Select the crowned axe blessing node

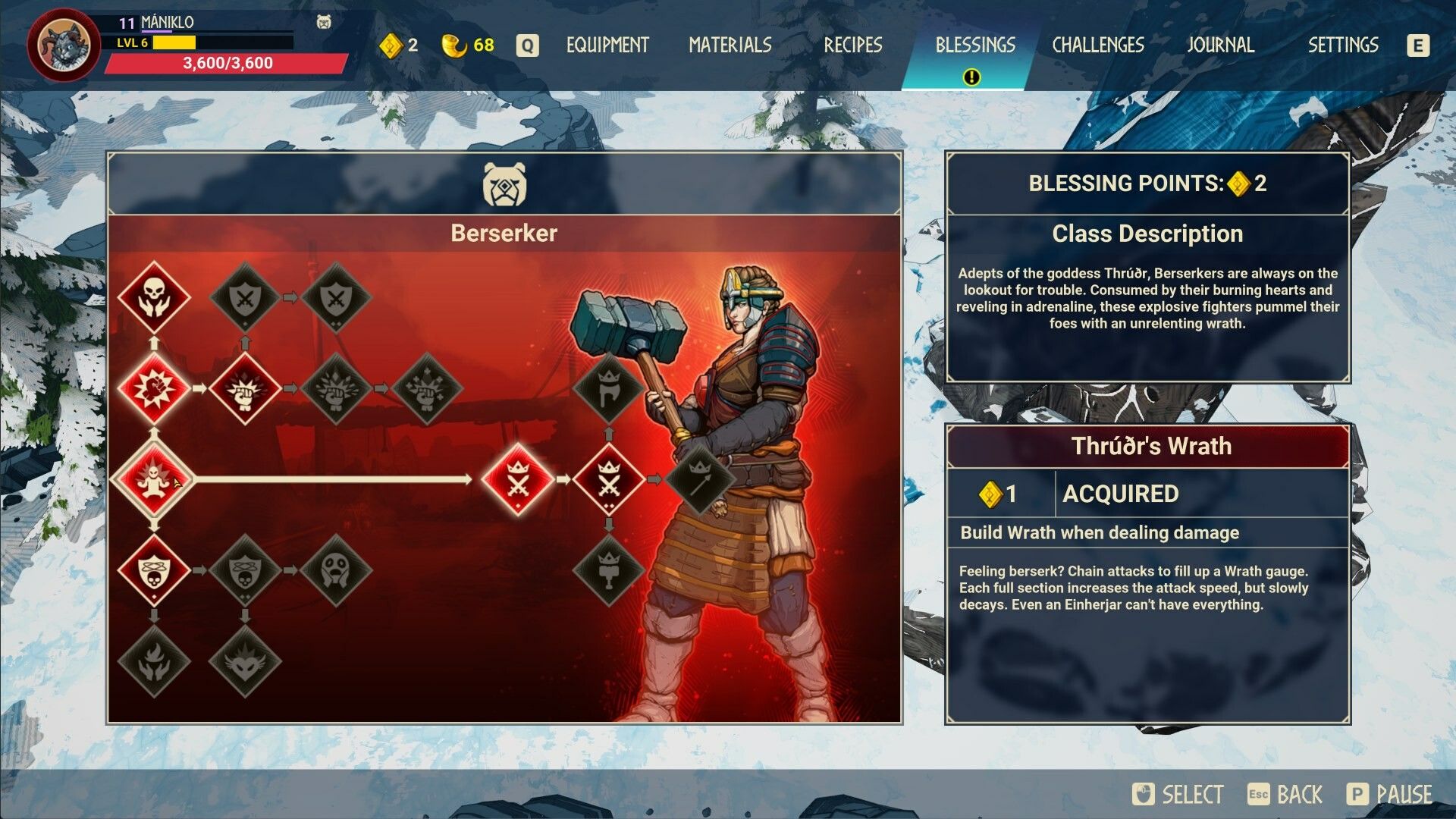[x=610, y=389]
